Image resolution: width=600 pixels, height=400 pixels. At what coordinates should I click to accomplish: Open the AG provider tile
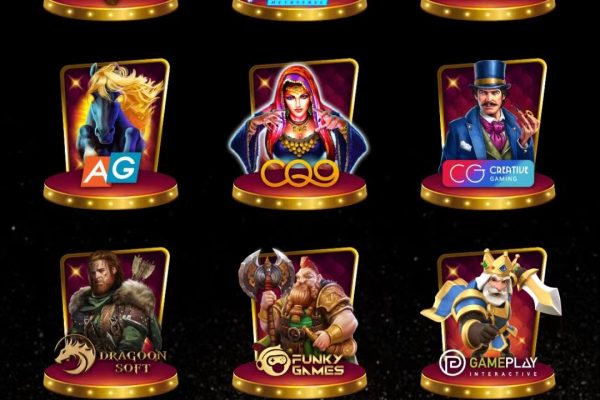point(110,135)
